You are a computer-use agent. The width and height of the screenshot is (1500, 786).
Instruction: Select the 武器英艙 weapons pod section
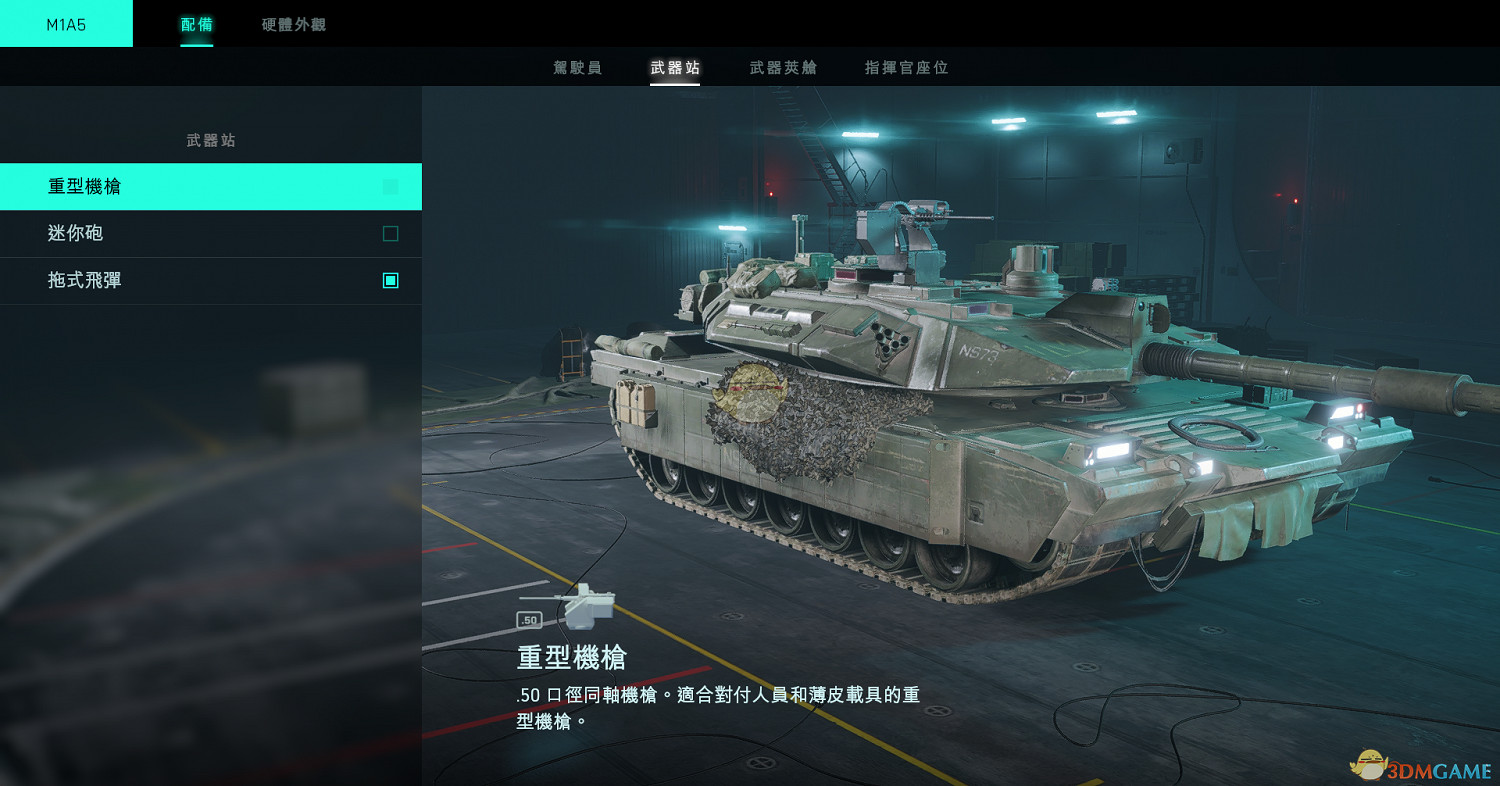pos(782,68)
